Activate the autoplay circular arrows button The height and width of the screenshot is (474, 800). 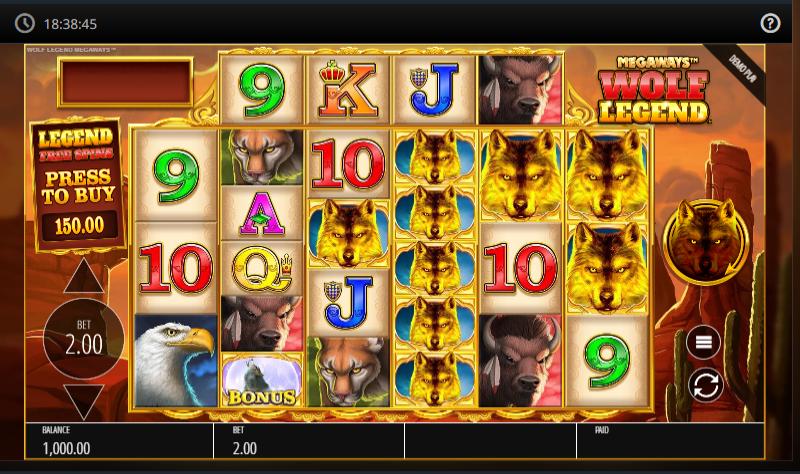pyautogui.click(x=703, y=385)
